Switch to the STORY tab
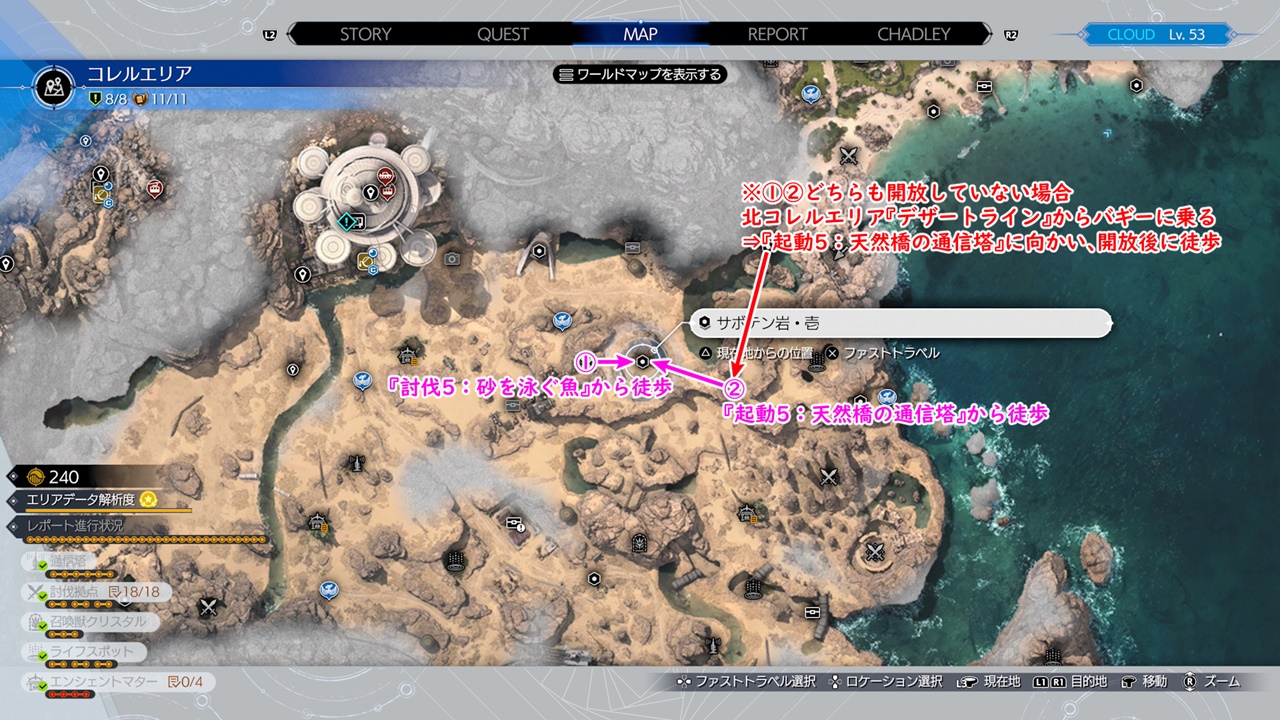1280x720 pixels. coord(365,34)
